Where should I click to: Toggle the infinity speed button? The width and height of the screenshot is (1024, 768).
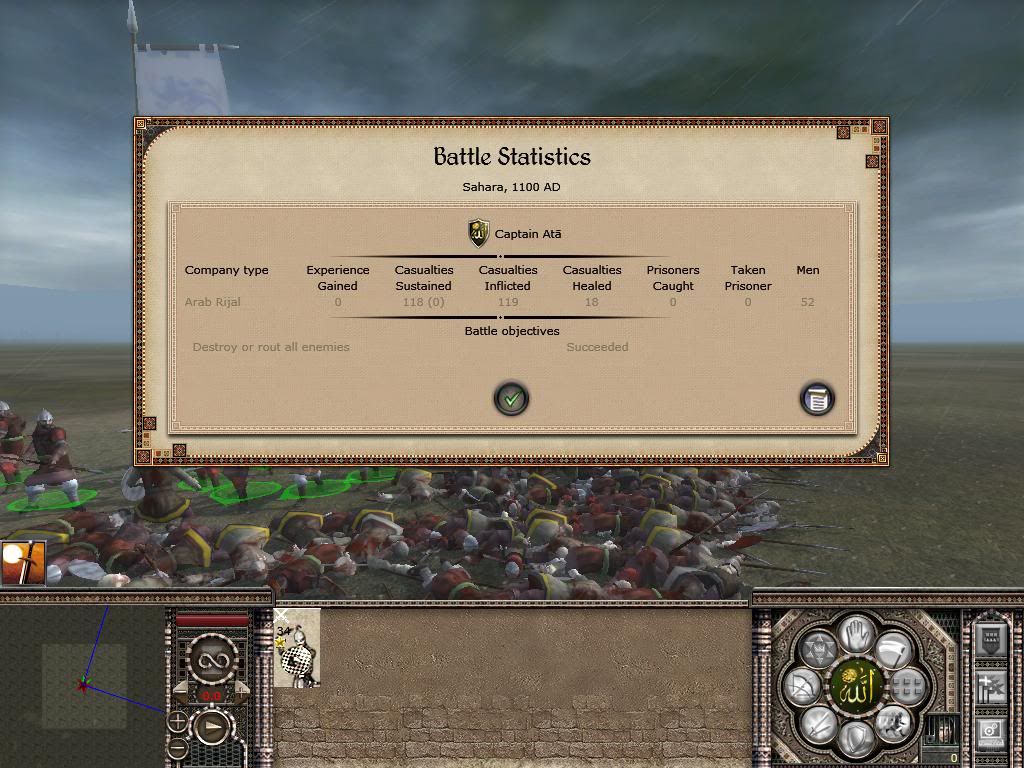click(x=212, y=658)
